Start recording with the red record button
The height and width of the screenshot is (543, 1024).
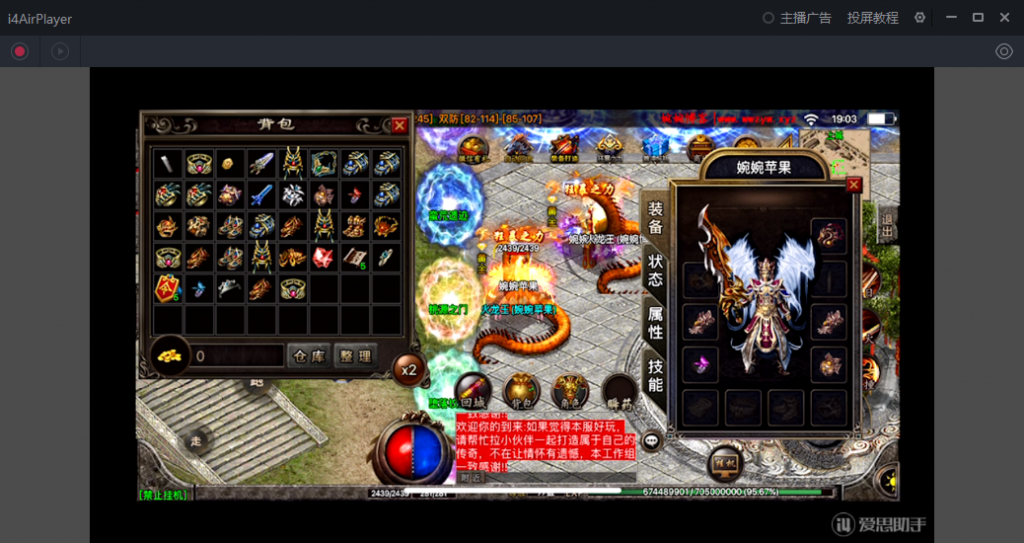coord(20,51)
